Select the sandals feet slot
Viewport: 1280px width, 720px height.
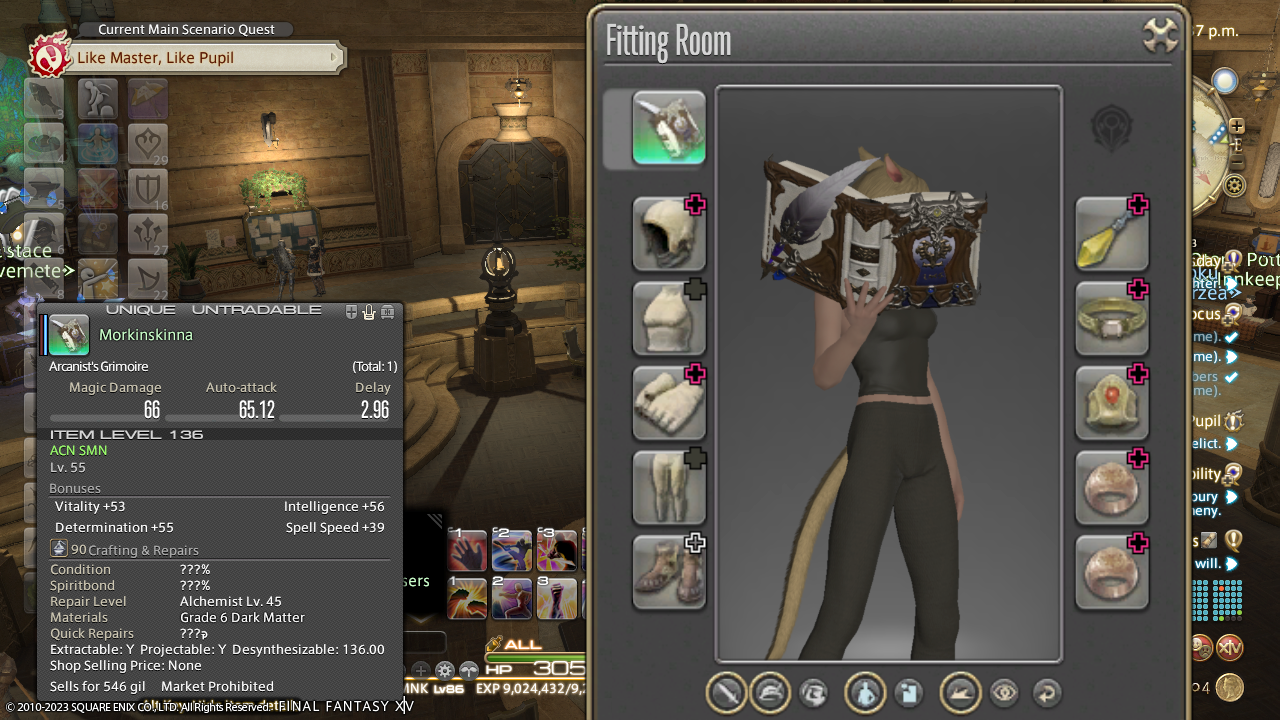click(x=669, y=572)
